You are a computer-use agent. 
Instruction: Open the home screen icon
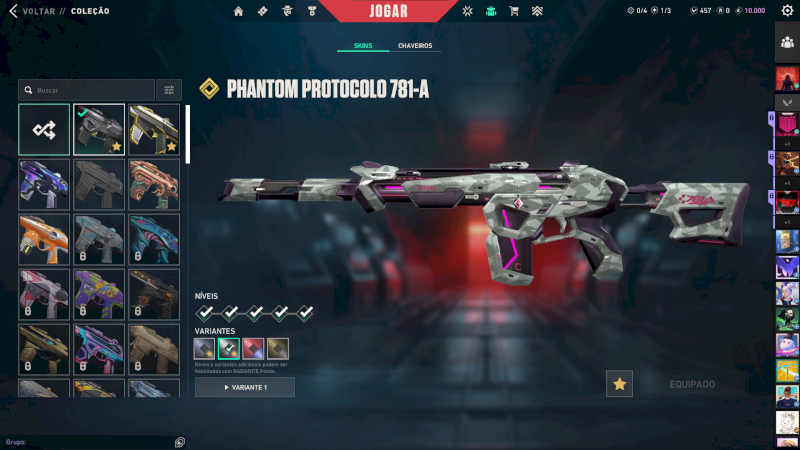click(239, 11)
